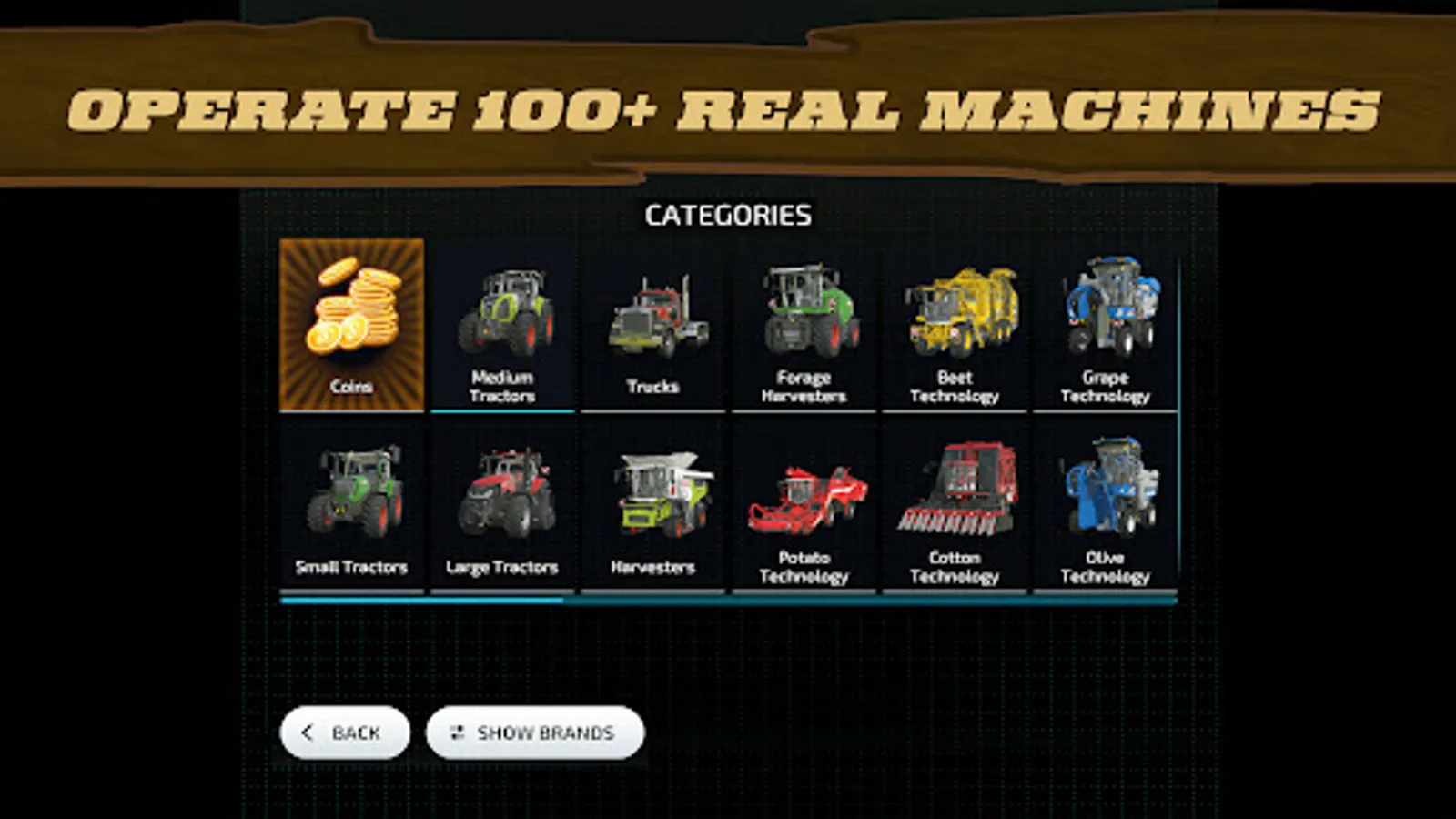Select the Small Tractors category
This screenshot has width=1456, height=819.
click(351, 505)
